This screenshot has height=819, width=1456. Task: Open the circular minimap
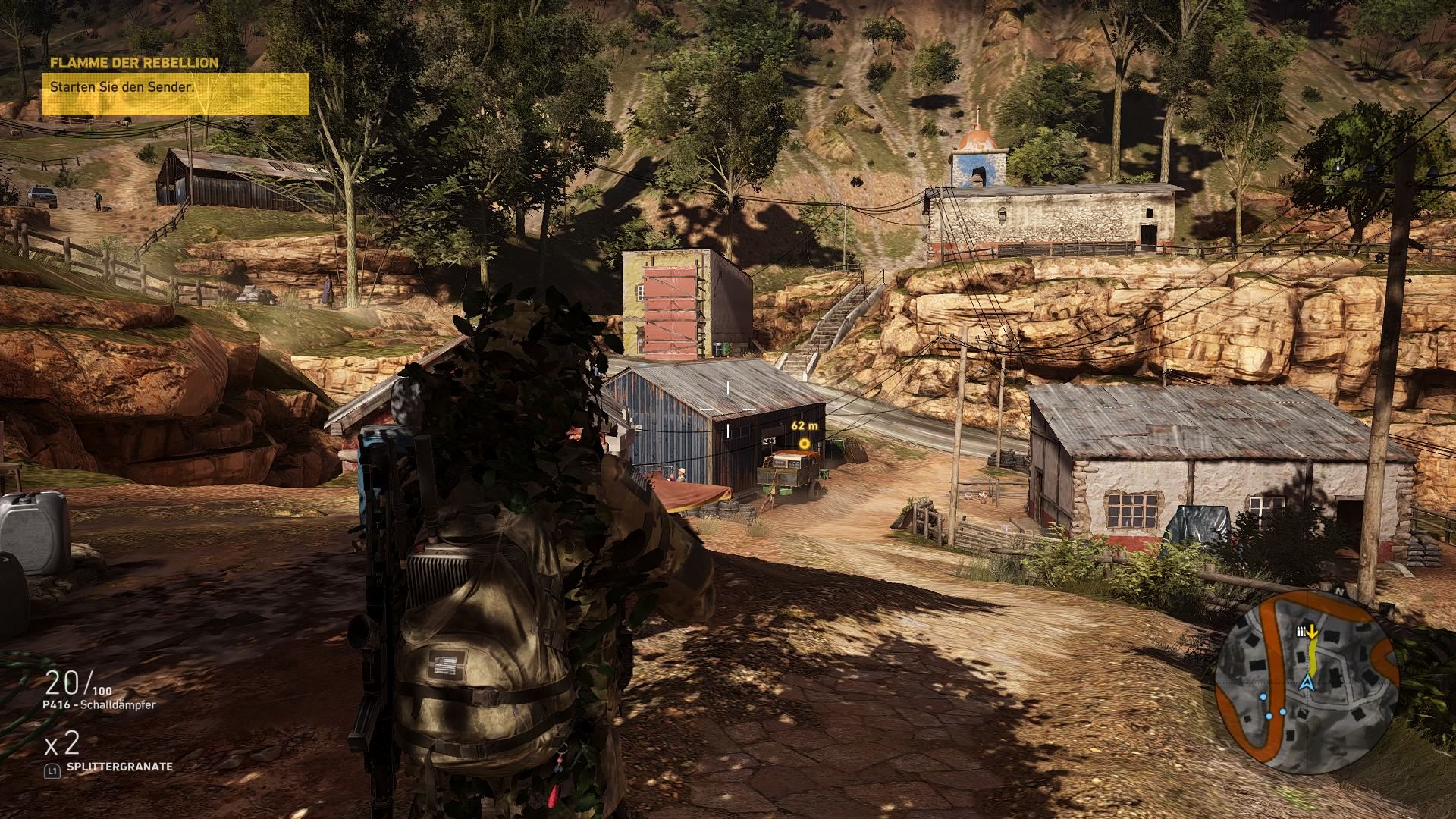point(1306,682)
